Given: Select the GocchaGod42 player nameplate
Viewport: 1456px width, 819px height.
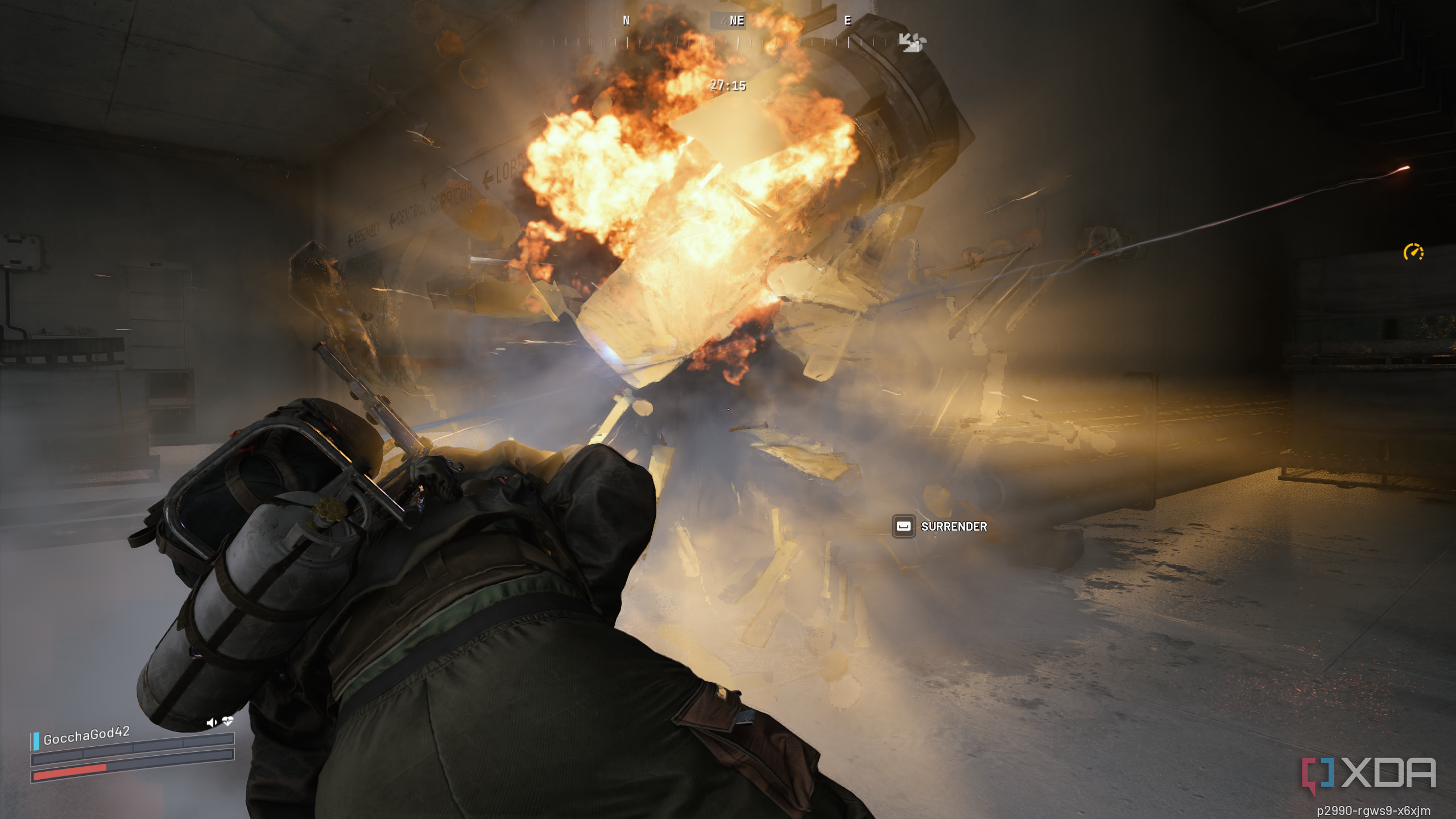Looking at the screenshot, I should point(86,735).
